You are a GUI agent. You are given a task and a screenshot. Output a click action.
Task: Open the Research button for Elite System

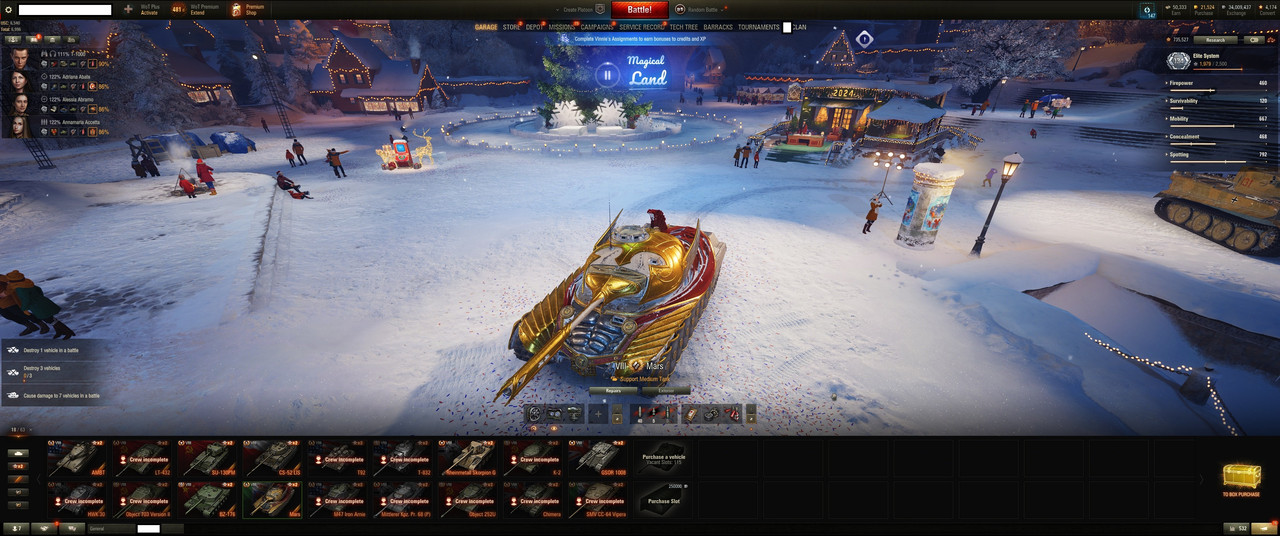click(1214, 40)
